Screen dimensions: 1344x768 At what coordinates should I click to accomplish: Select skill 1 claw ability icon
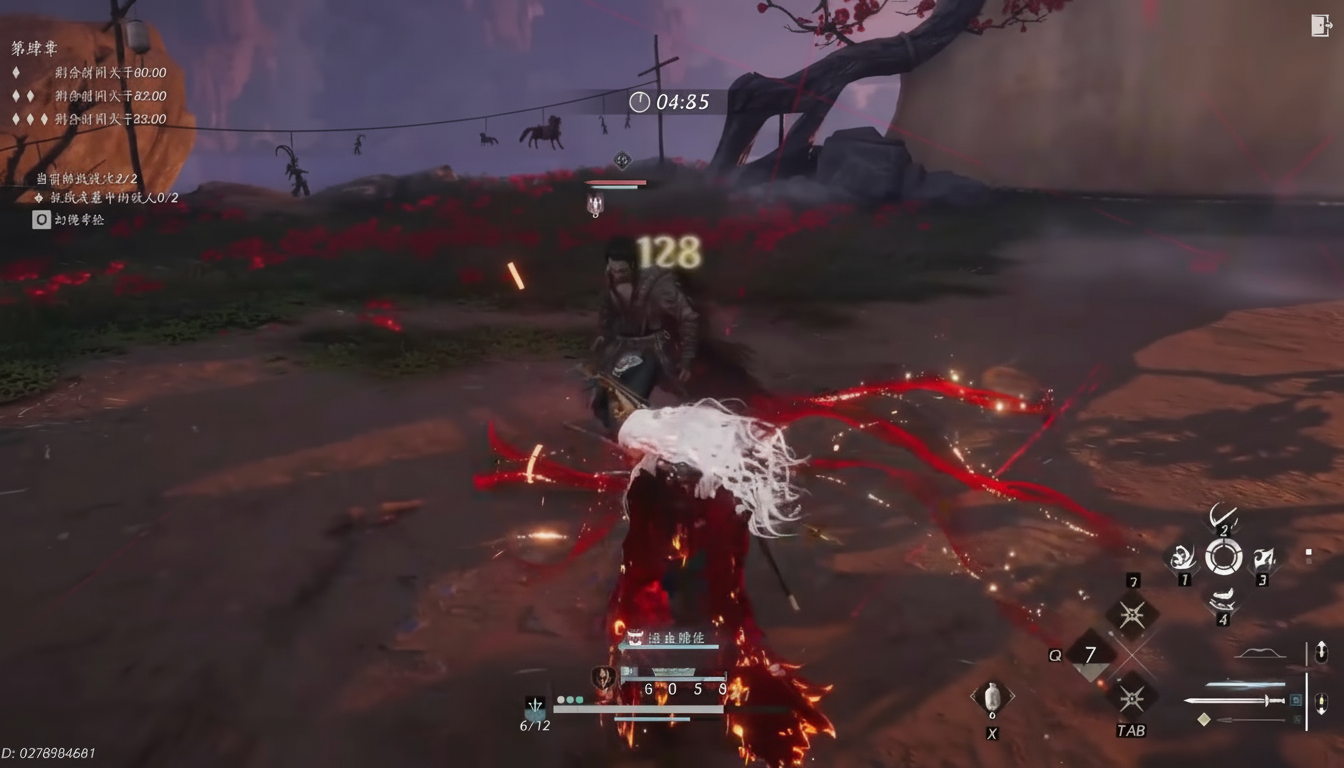(x=1183, y=557)
